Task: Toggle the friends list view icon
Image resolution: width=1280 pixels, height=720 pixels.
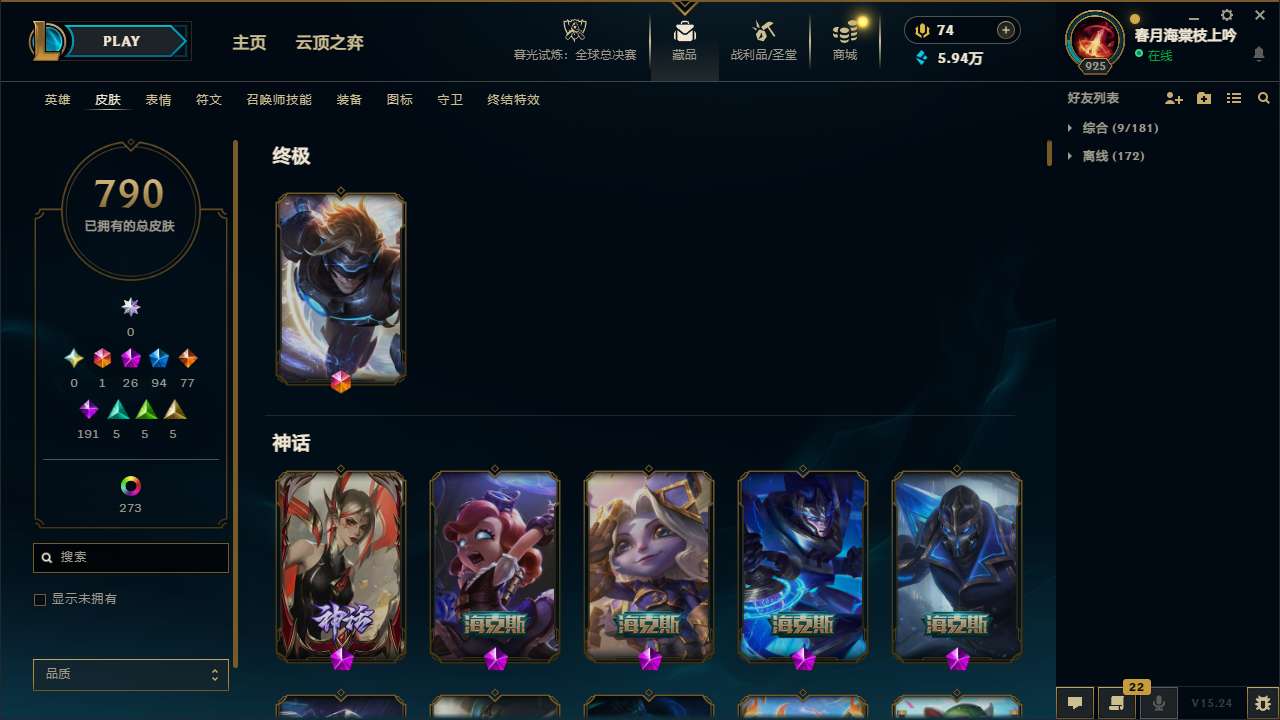Action: [x=1233, y=98]
